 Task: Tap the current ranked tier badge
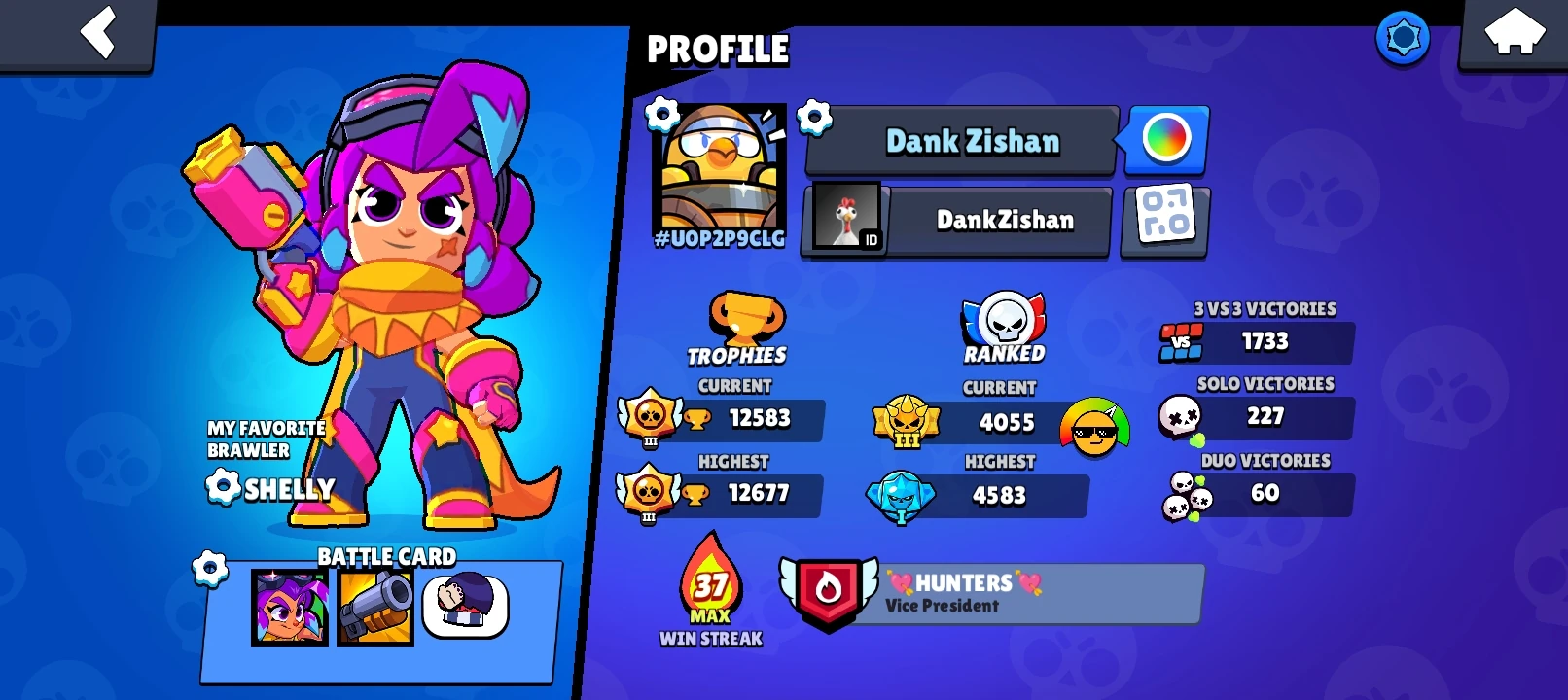tap(905, 424)
